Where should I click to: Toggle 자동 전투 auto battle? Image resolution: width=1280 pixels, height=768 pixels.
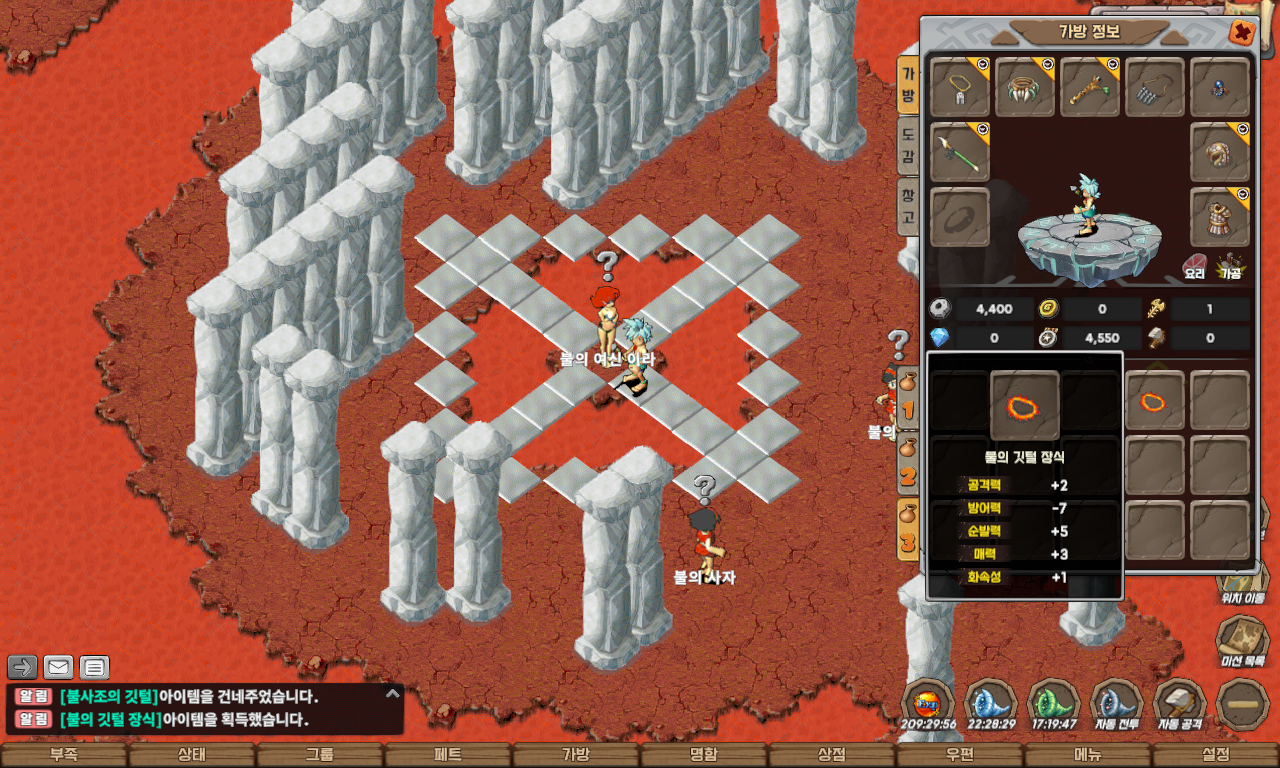pos(1117,702)
